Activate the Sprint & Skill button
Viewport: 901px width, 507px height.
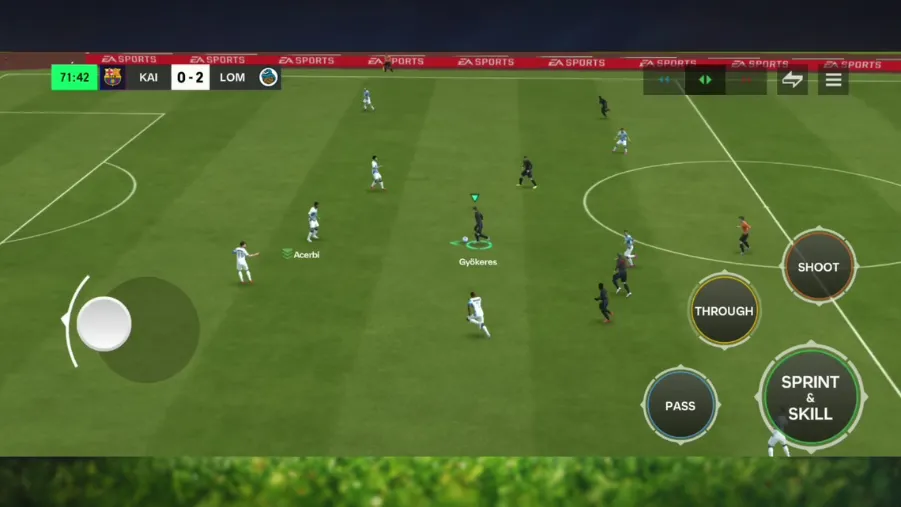pyautogui.click(x=810, y=397)
